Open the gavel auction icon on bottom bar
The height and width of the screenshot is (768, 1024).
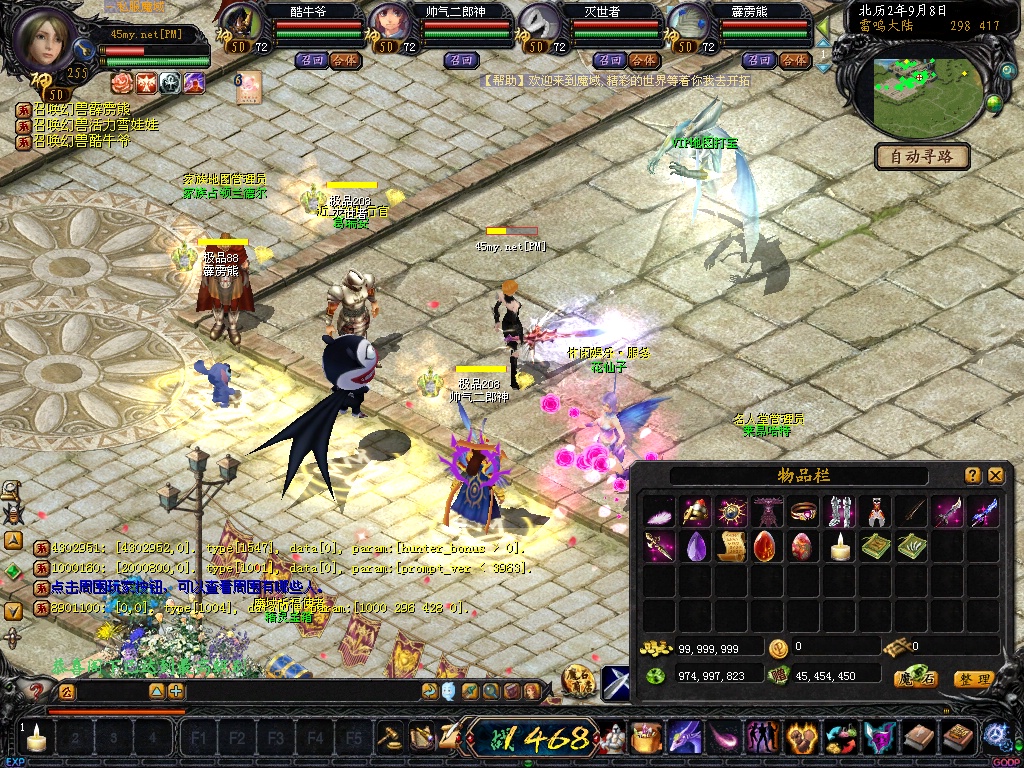[390, 737]
